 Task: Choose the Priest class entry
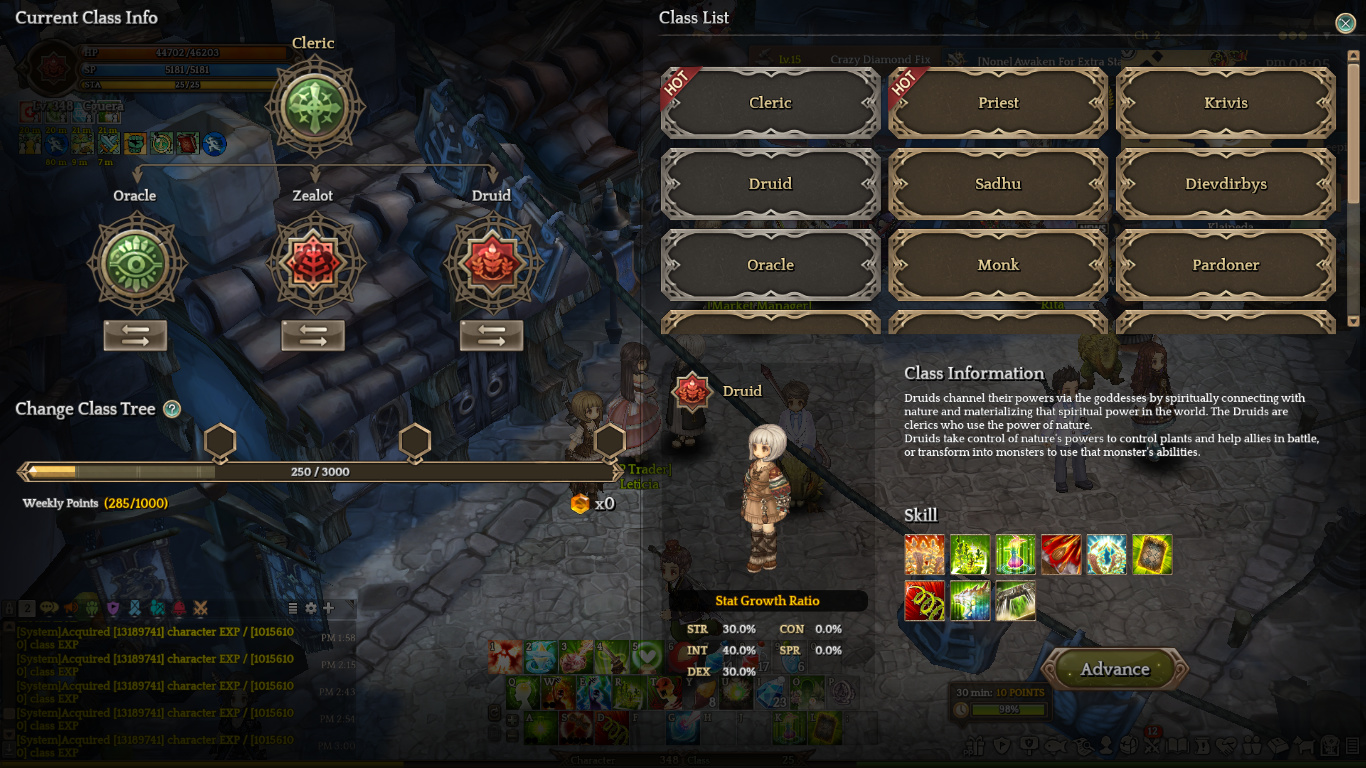998,103
